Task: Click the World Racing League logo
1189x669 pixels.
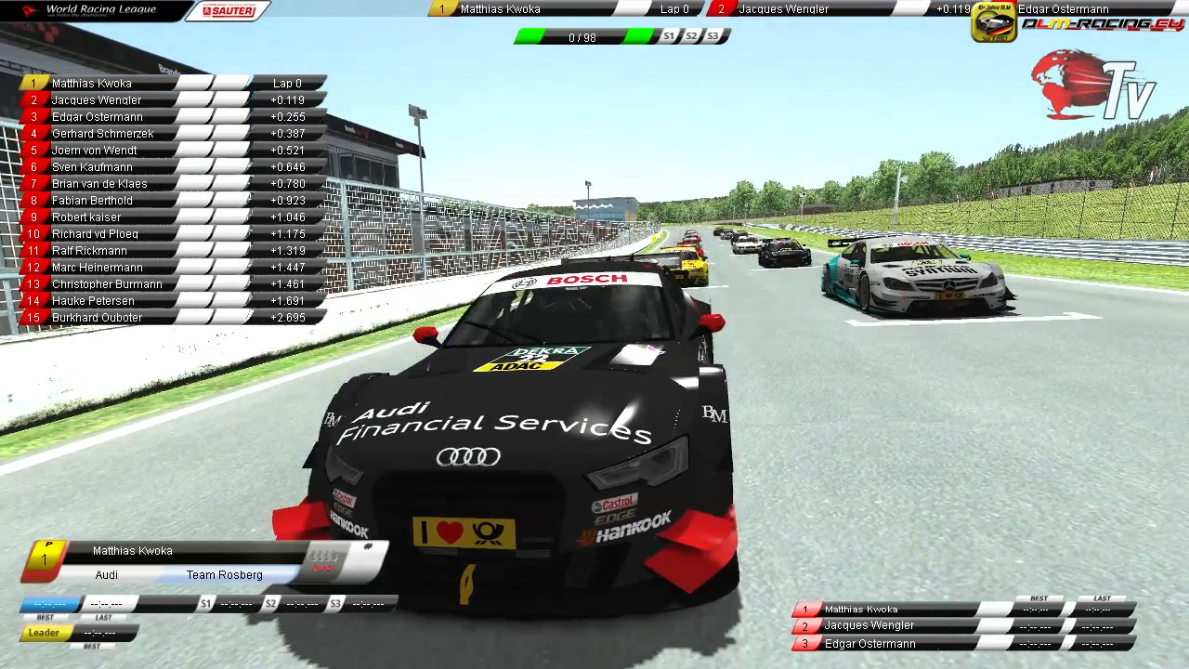Action: [88, 11]
